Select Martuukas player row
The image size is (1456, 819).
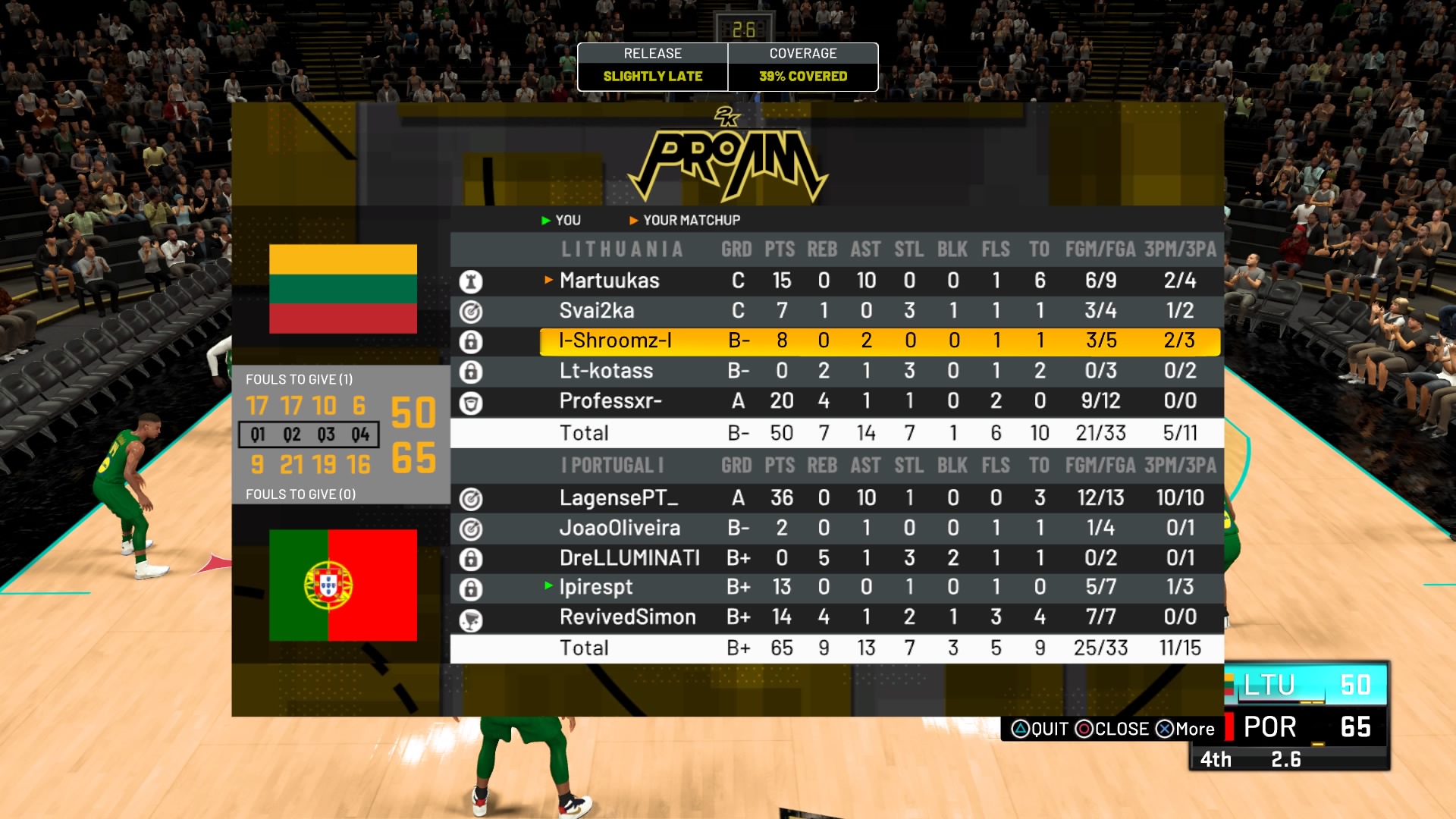pyautogui.click(x=610, y=281)
